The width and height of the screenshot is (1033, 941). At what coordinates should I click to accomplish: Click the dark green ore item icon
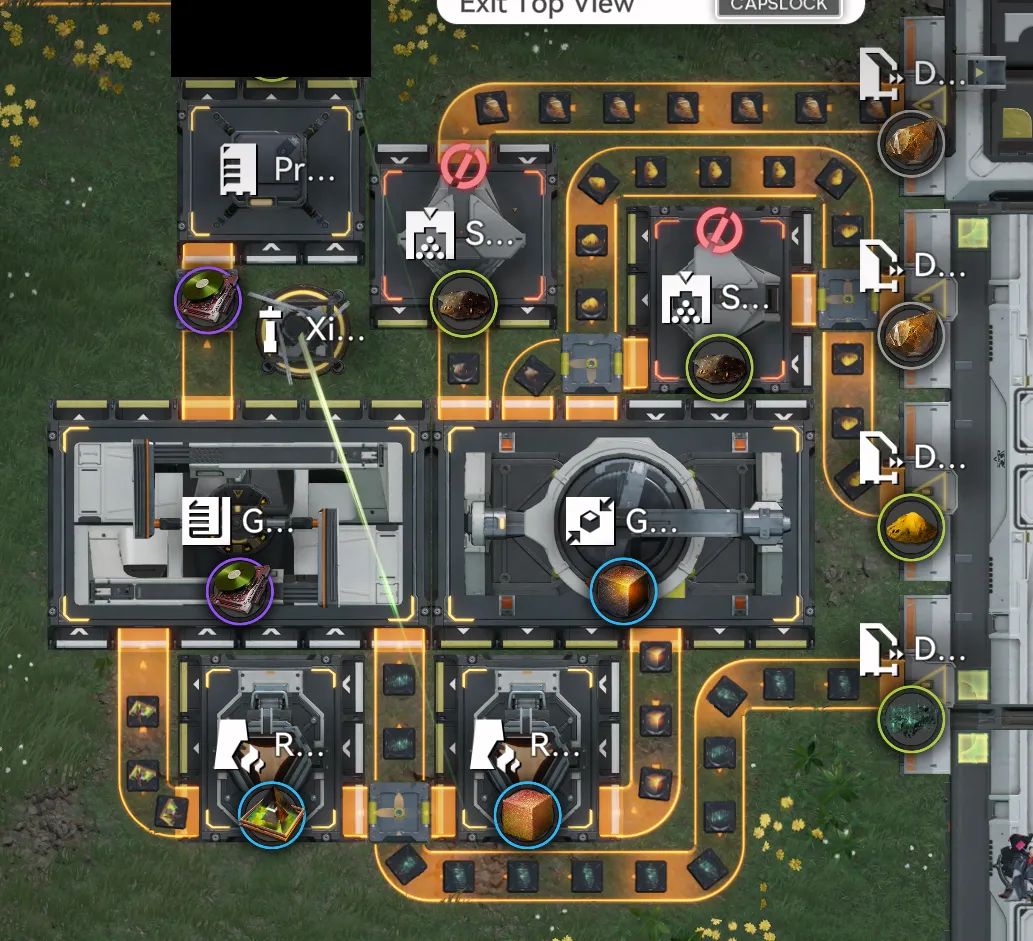click(x=911, y=719)
